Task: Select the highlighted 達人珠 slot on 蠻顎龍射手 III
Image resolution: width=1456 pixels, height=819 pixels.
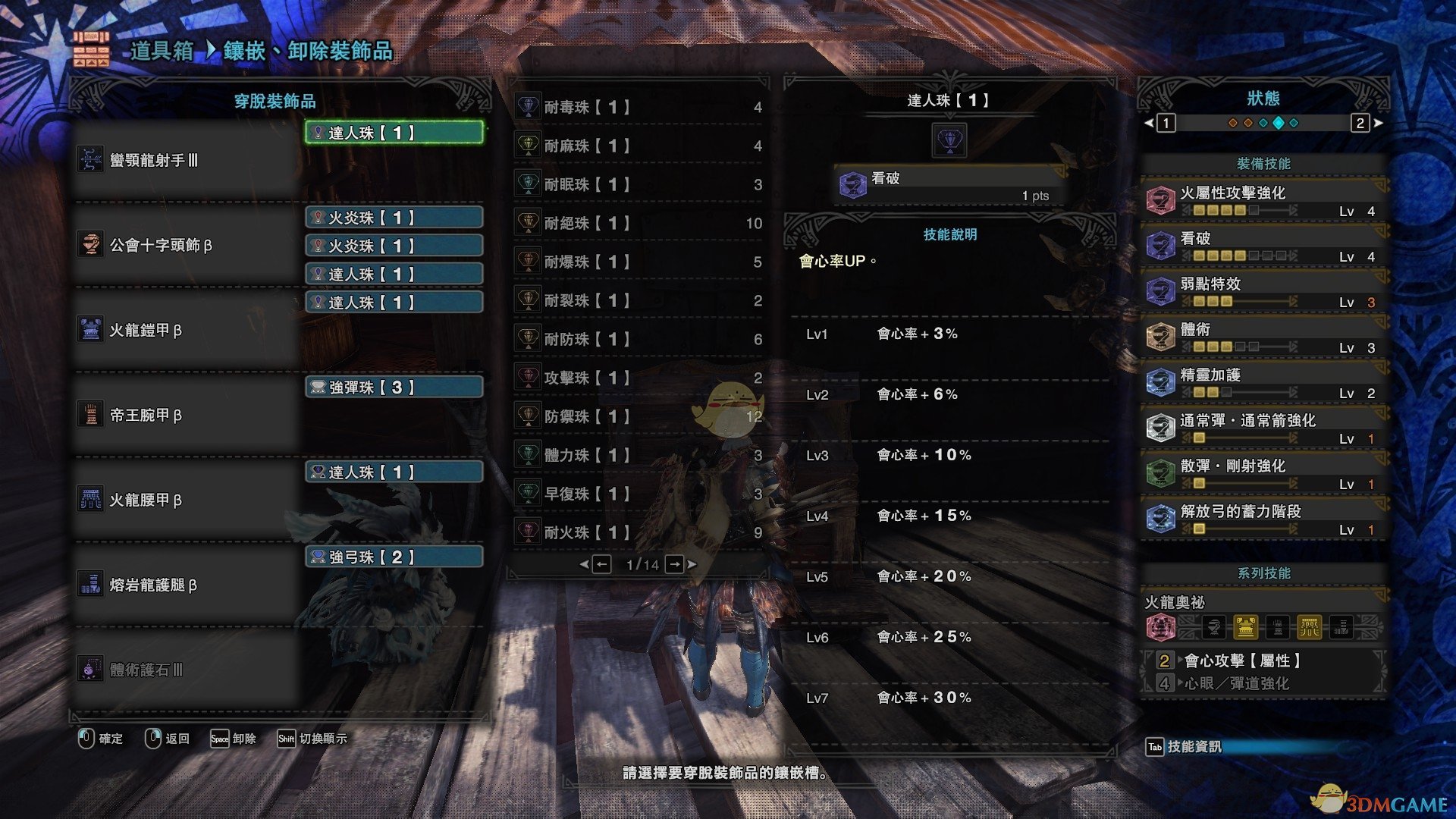Action: 394,133
